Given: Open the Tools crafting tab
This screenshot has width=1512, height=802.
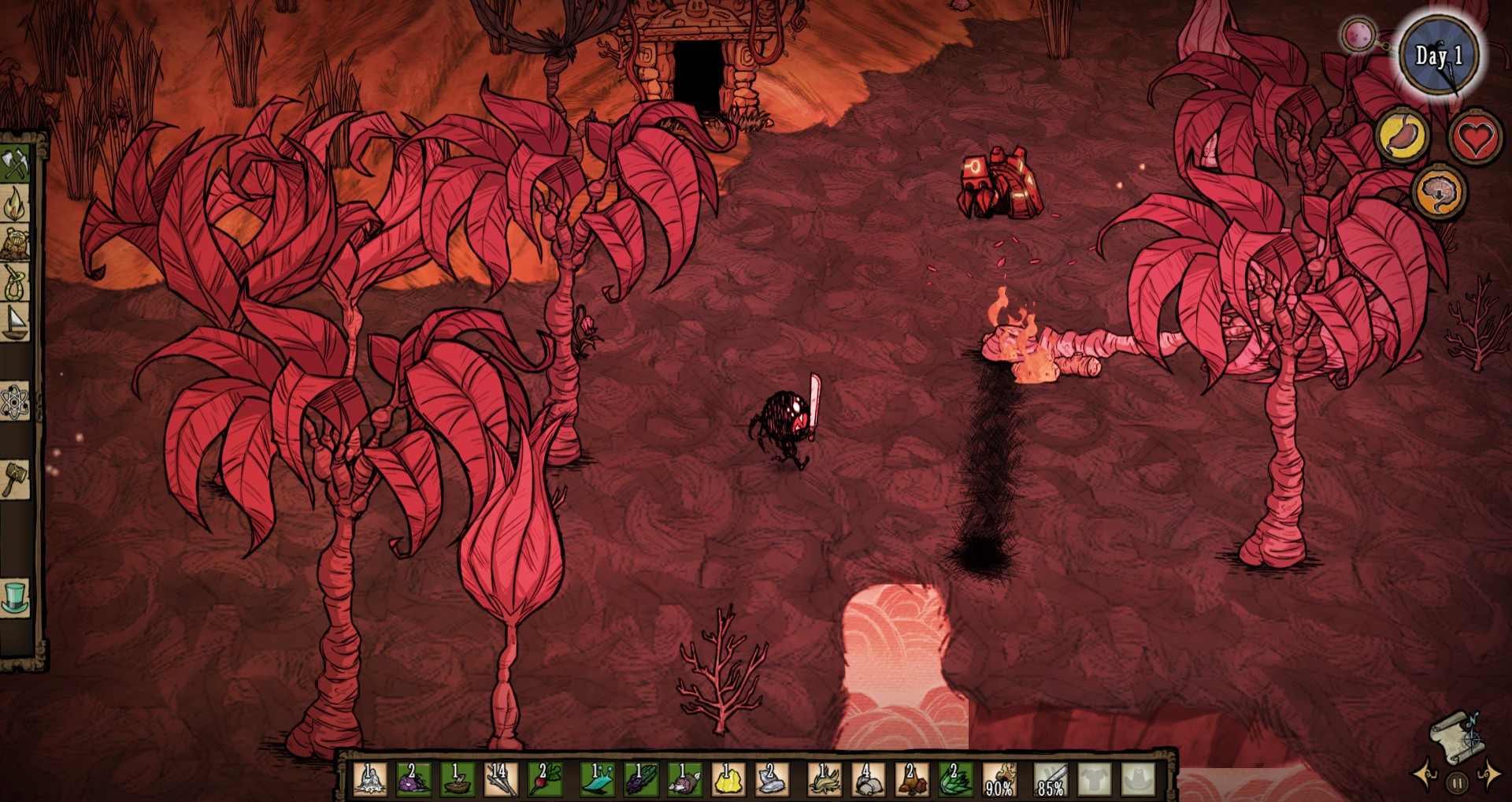Looking at the screenshot, I should pos(15,165).
